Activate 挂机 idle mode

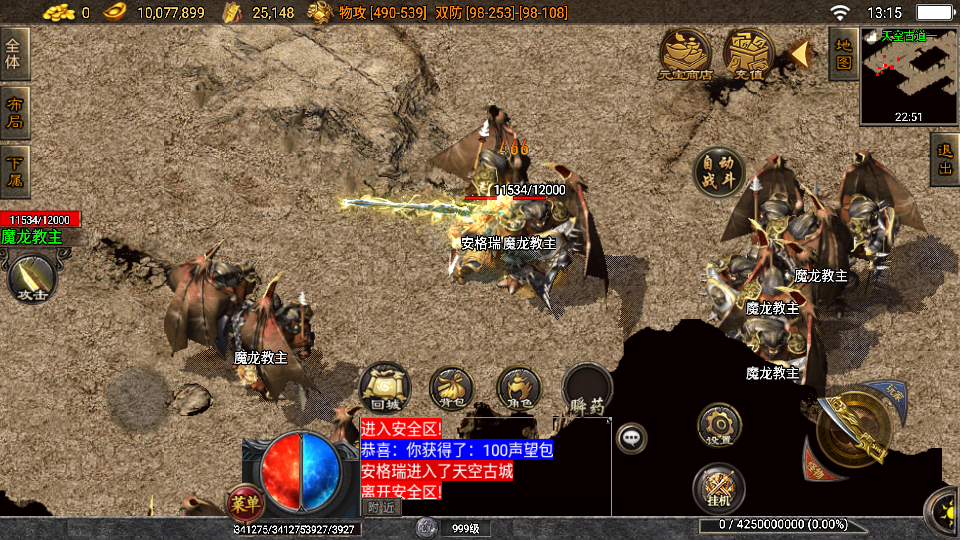click(x=719, y=487)
